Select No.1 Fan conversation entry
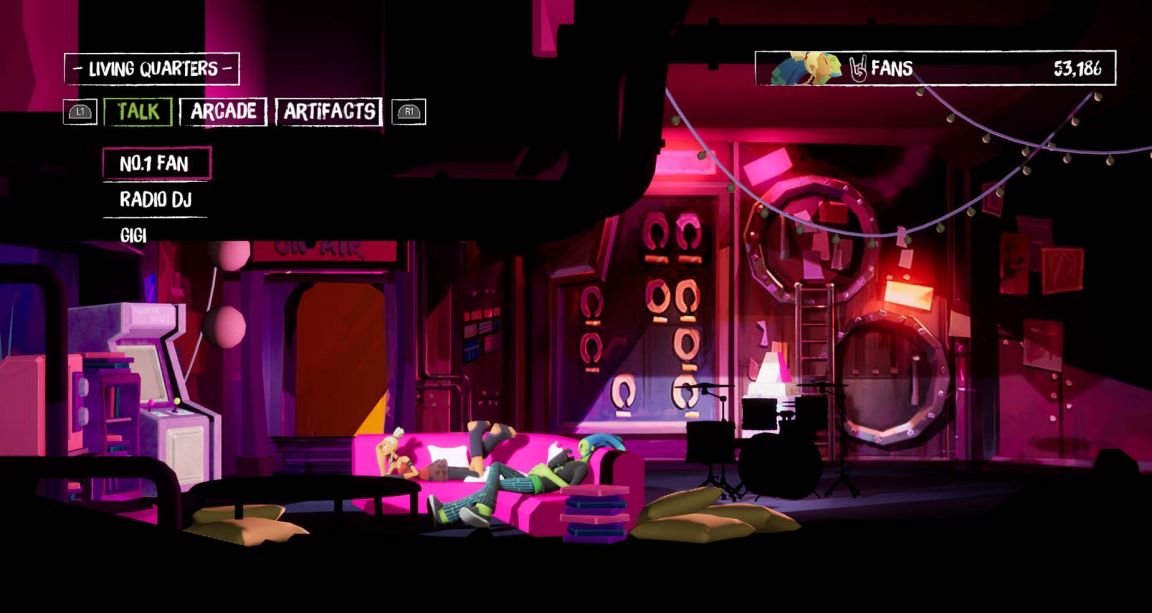 (156, 163)
